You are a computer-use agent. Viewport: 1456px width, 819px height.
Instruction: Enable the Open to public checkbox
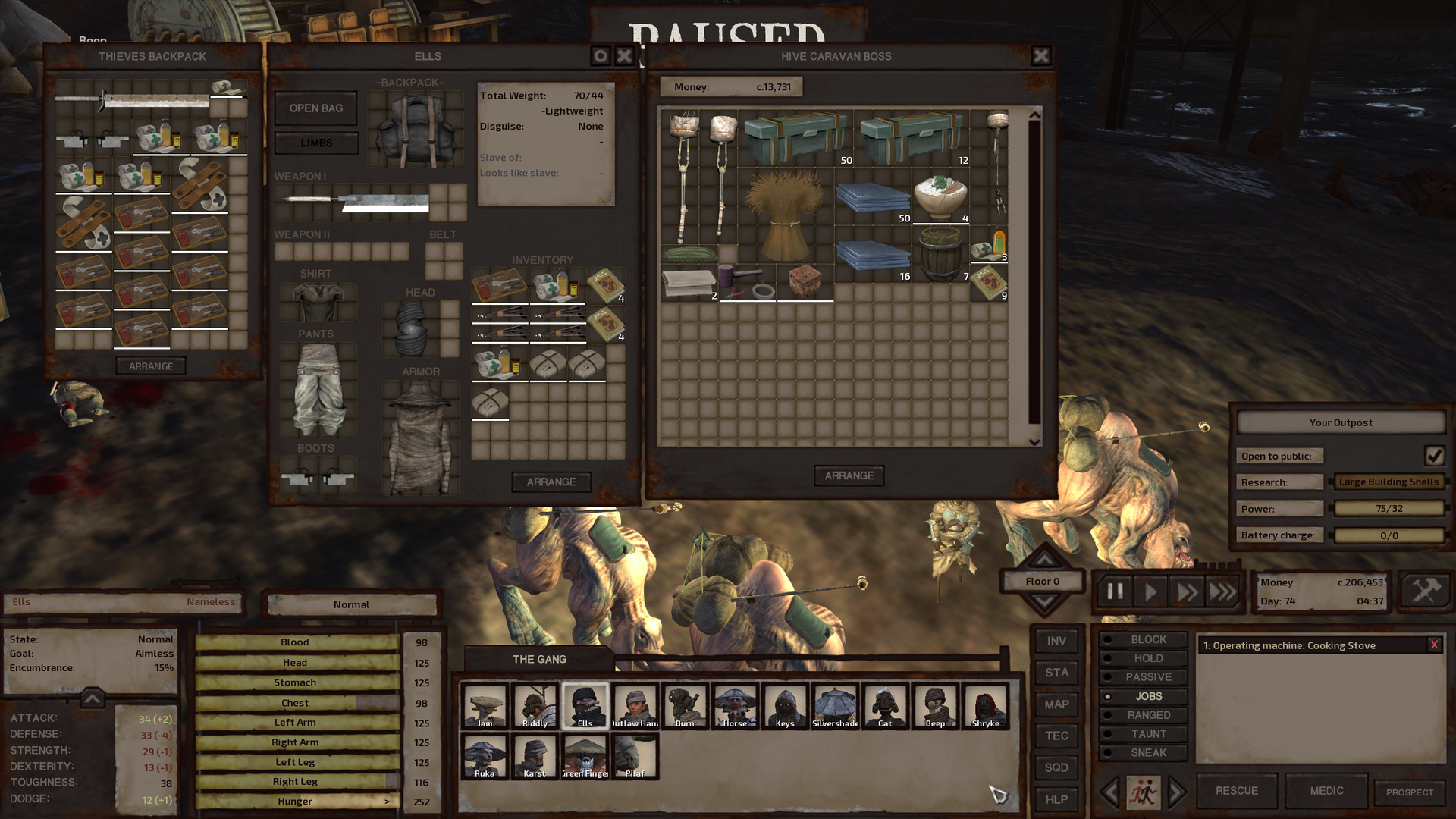click(x=1436, y=455)
